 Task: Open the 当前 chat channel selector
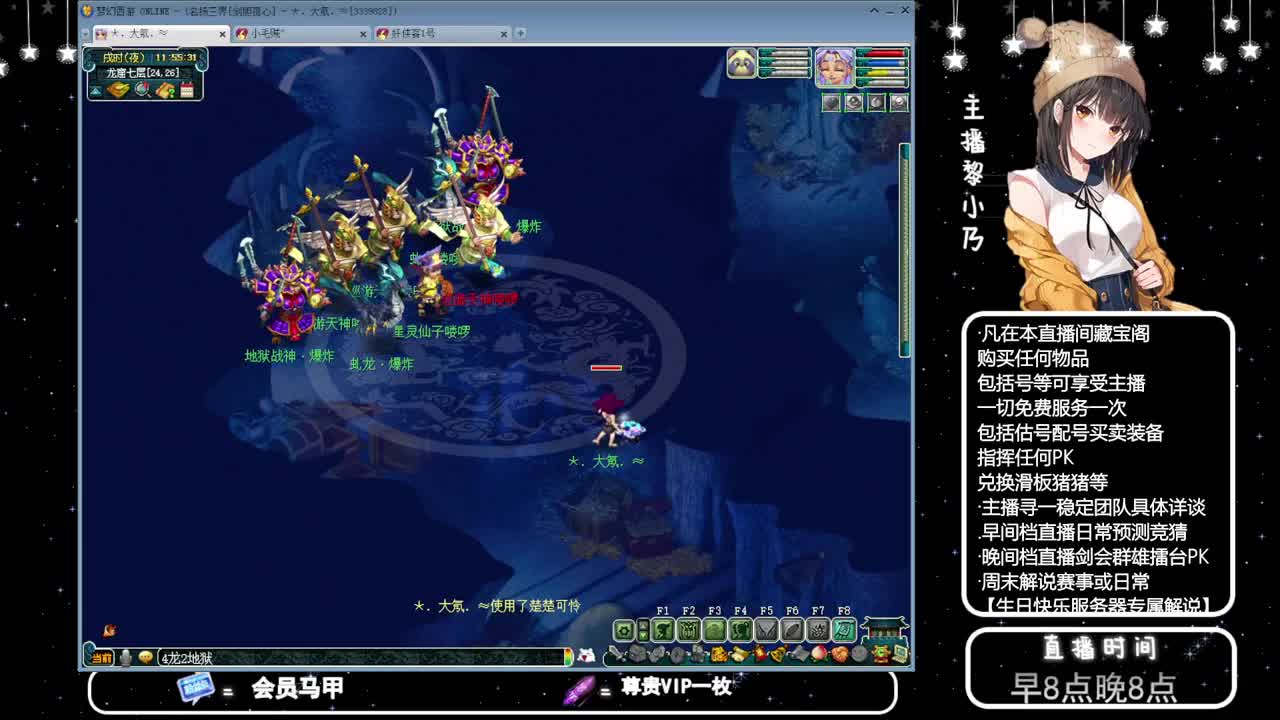pyautogui.click(x=102, y=656)
